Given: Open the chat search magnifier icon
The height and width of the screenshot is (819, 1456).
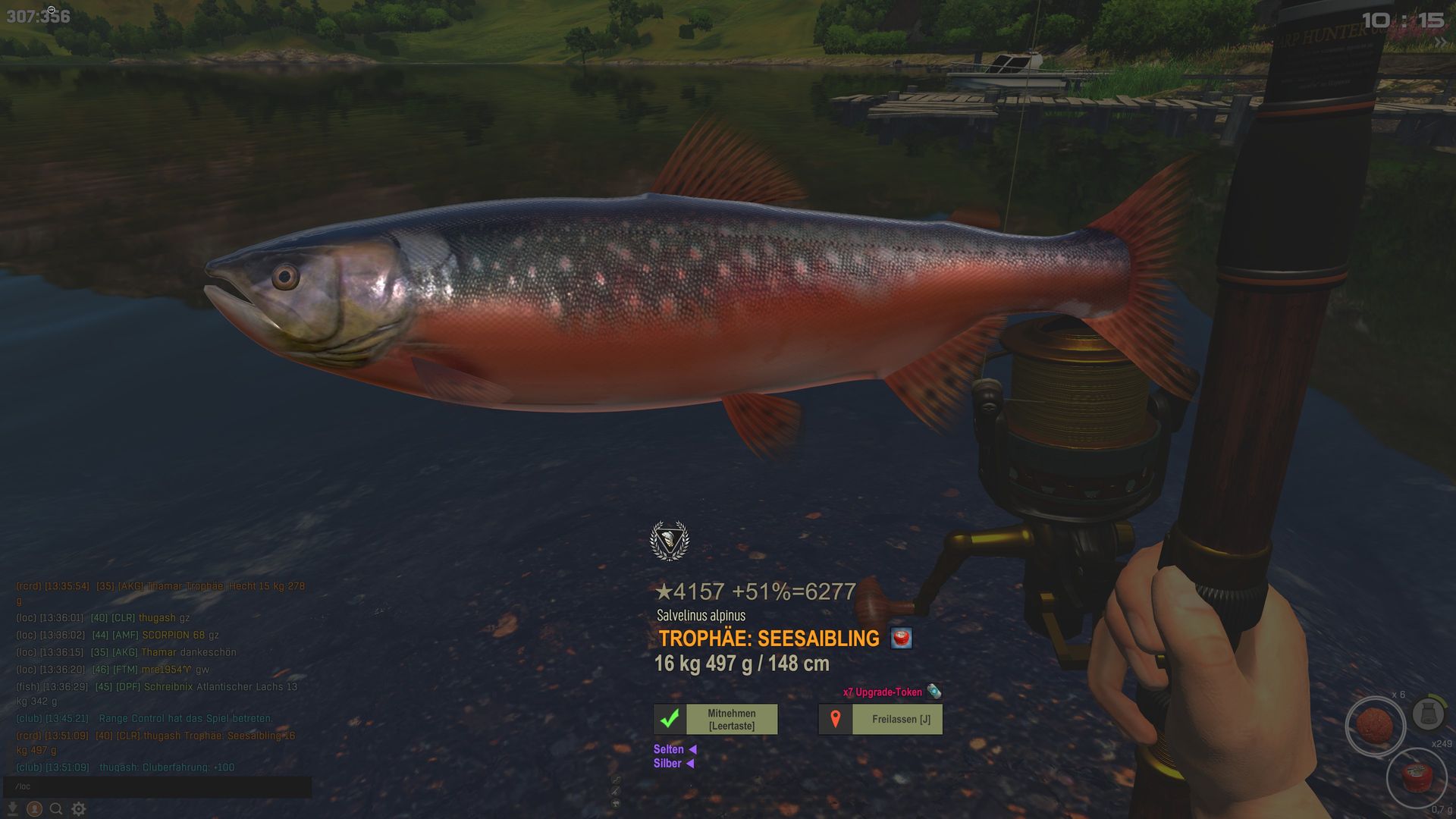Looking at the screenshot, I should click(x=56, y=809).
